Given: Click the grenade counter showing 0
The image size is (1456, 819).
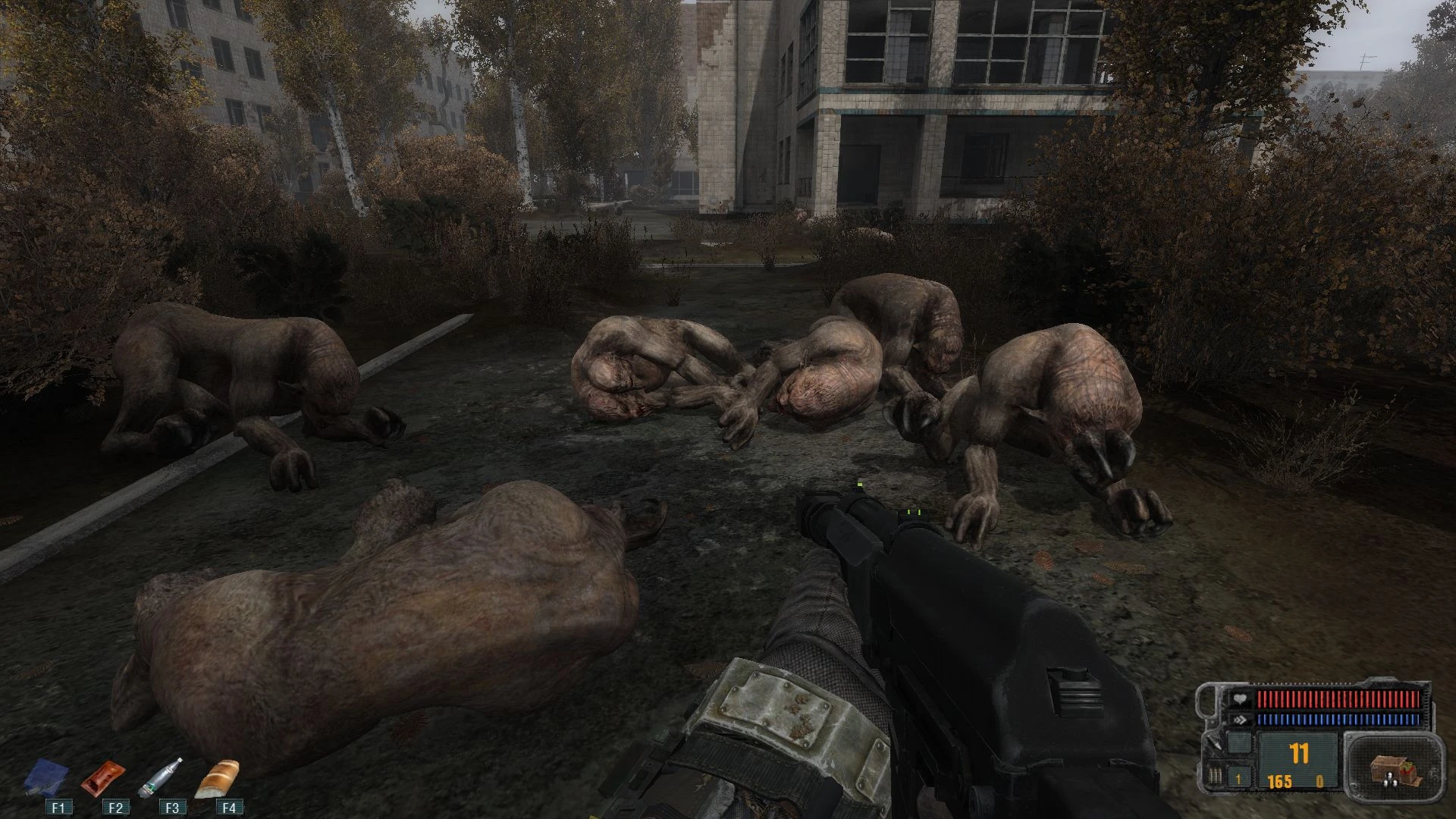Looking at the screenshot, I should [x=1319, y=782].
